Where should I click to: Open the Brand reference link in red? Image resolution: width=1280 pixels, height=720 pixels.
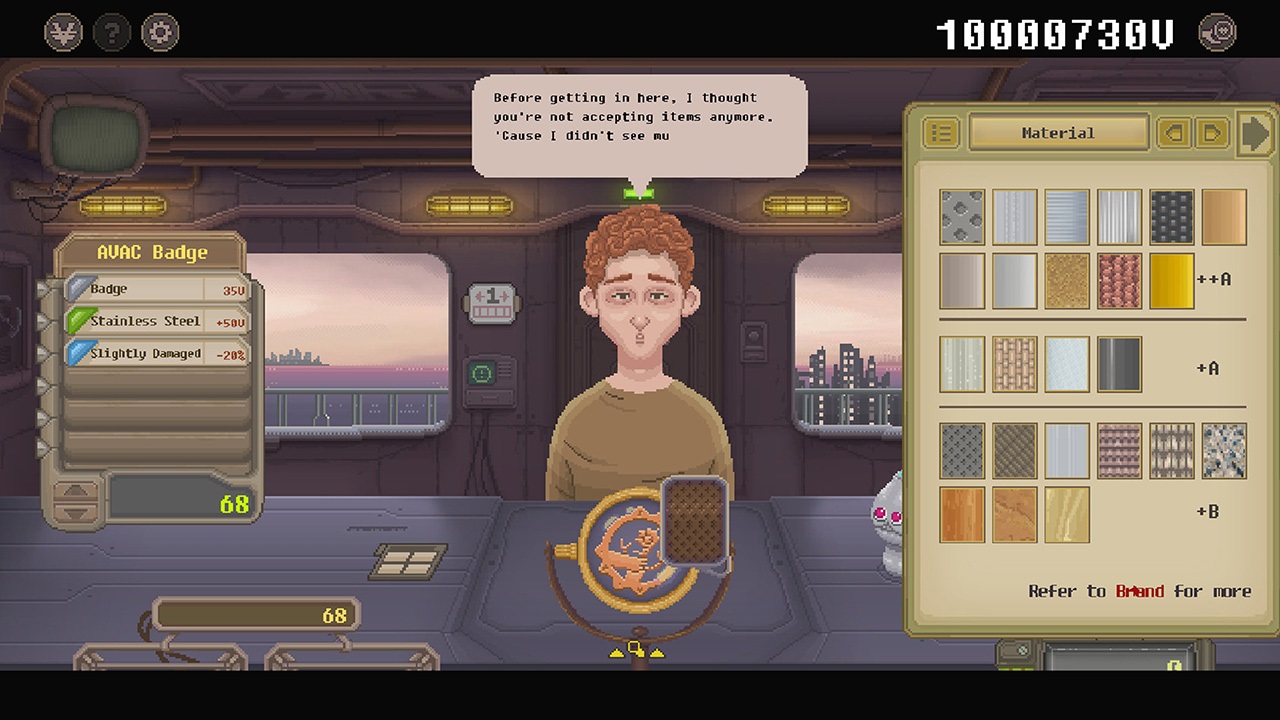pos(1141,591)
